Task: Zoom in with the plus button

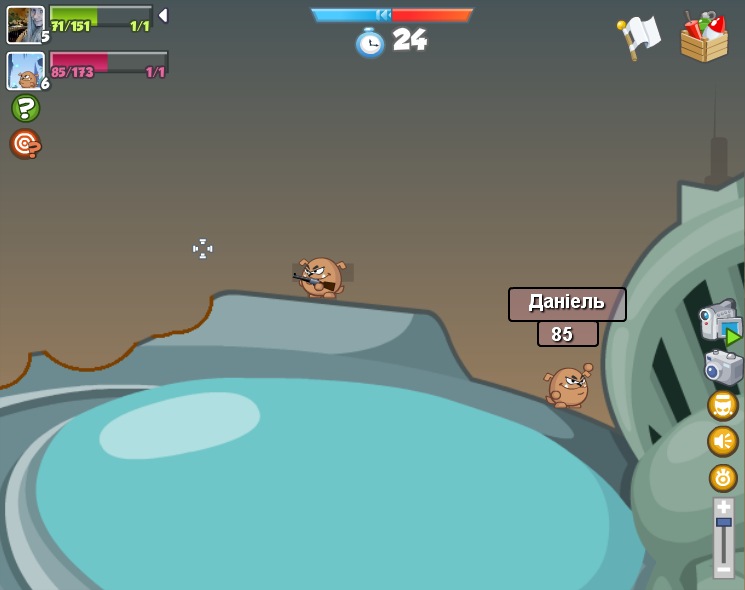Action: click(x=723, y=507)
